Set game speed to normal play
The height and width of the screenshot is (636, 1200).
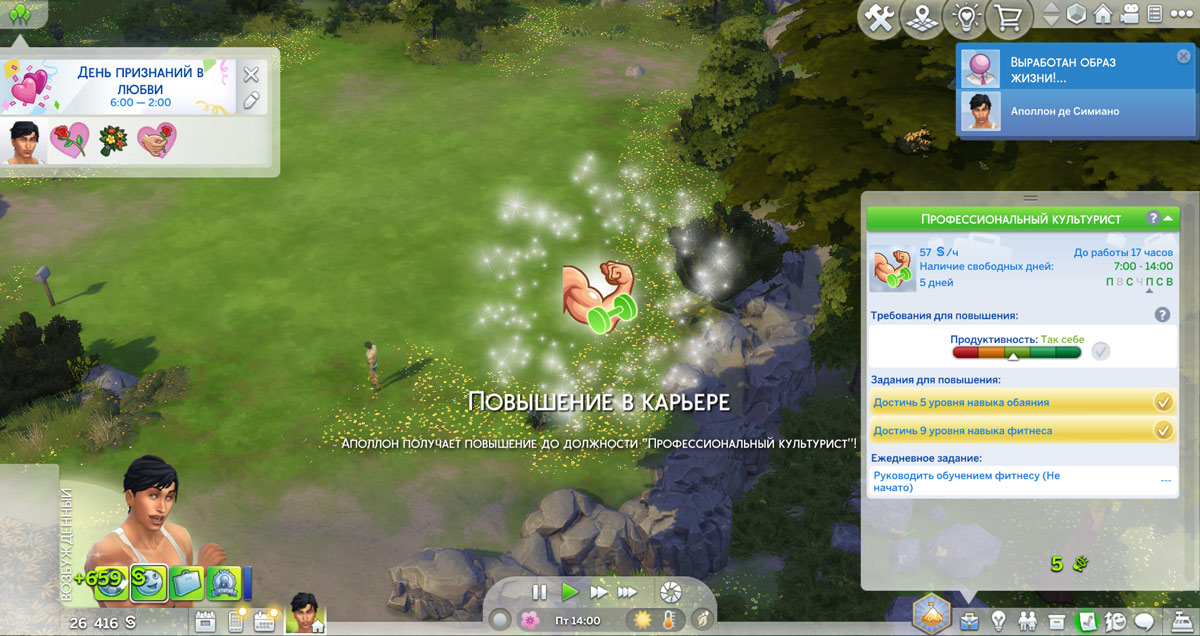click(569, 592)
